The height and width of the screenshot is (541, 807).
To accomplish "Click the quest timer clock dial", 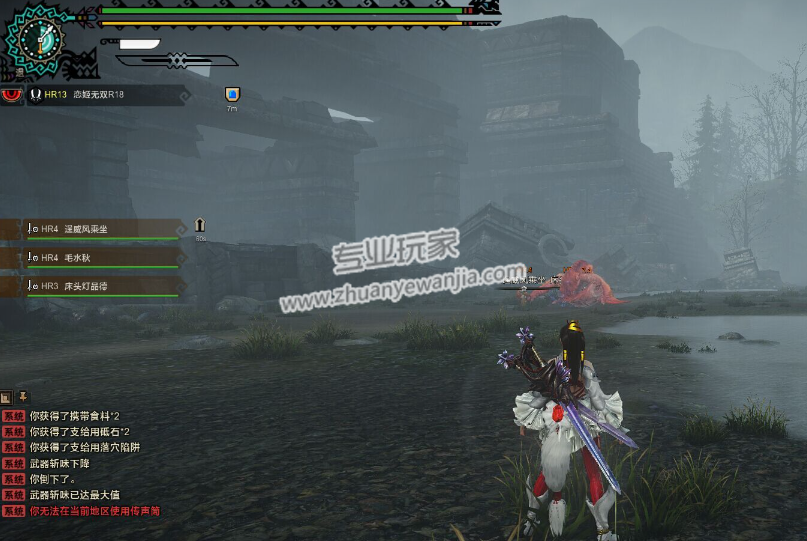I will click(40, 40).
